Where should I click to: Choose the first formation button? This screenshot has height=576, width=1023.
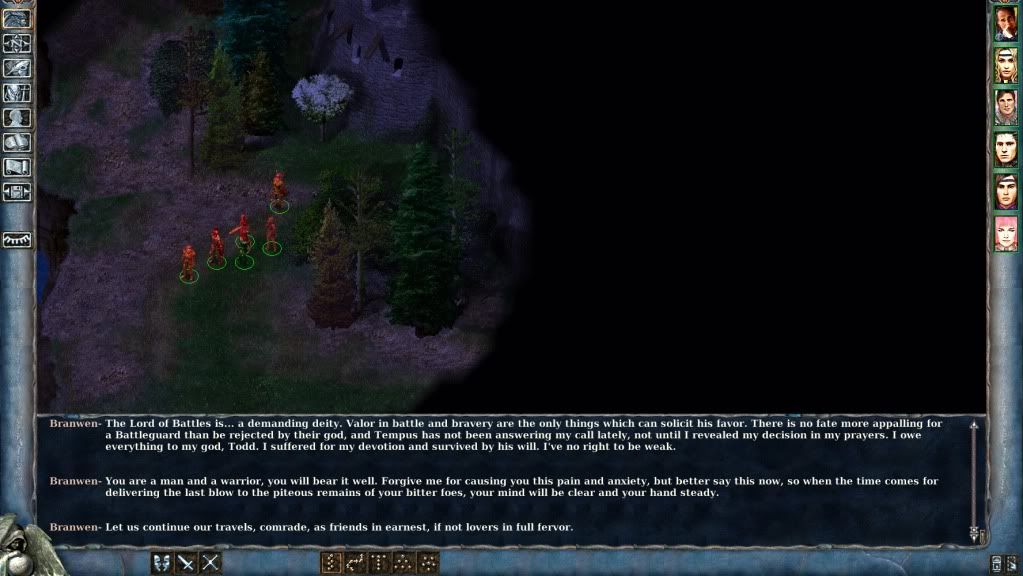pyautogui.click(x=331, y=563)
